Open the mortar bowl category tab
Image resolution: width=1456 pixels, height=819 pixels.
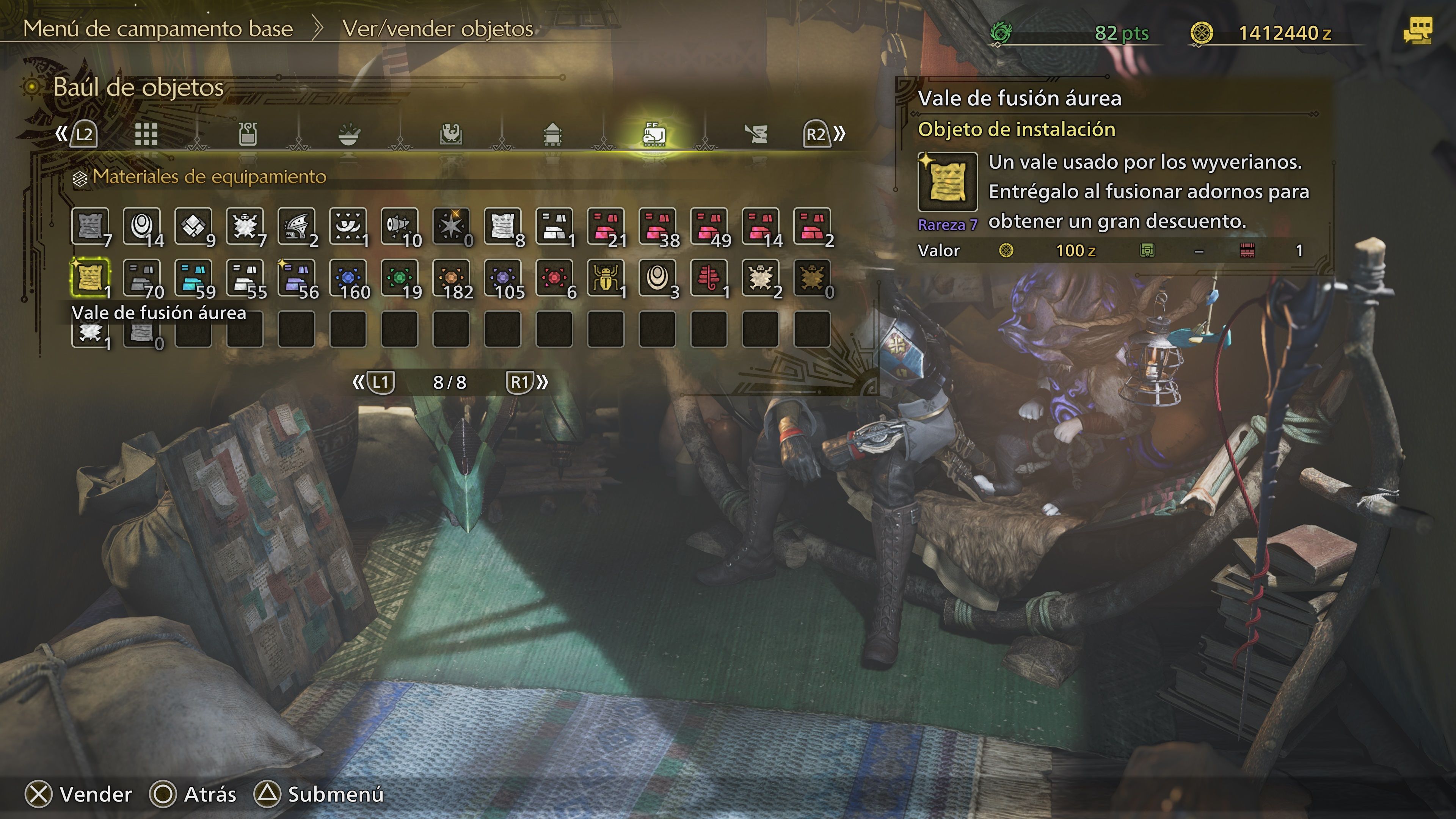tap(349, 134)
